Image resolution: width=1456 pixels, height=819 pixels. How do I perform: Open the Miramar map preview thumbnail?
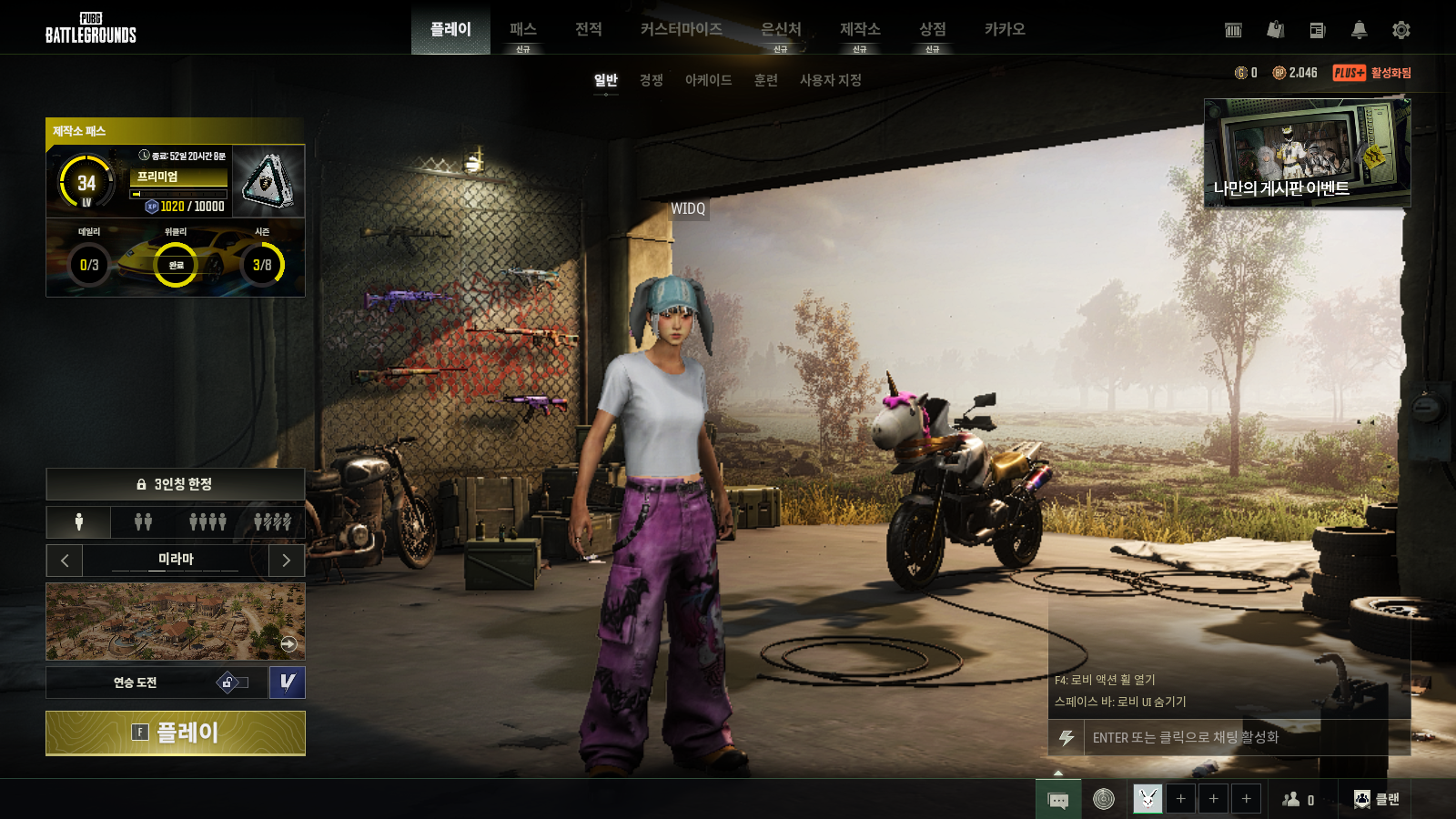(x=176, y=622)
